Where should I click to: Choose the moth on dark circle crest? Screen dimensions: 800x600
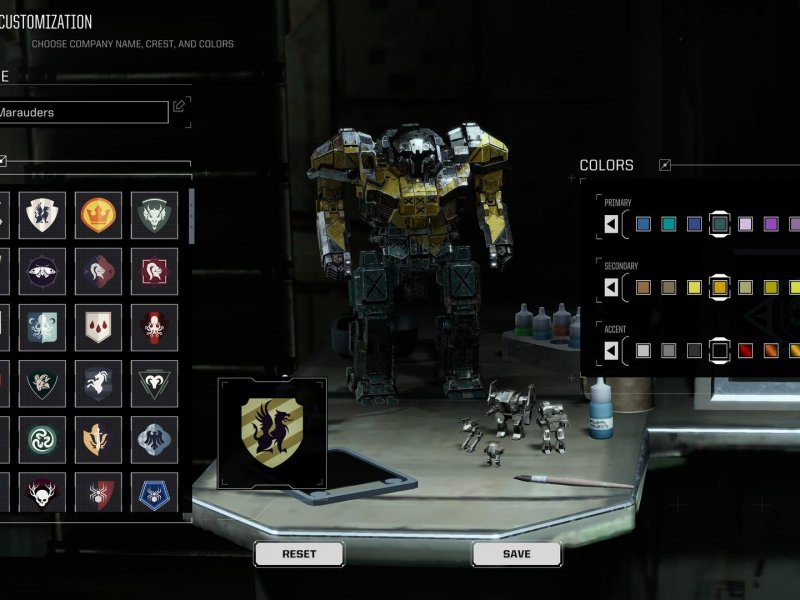(42, 271)
